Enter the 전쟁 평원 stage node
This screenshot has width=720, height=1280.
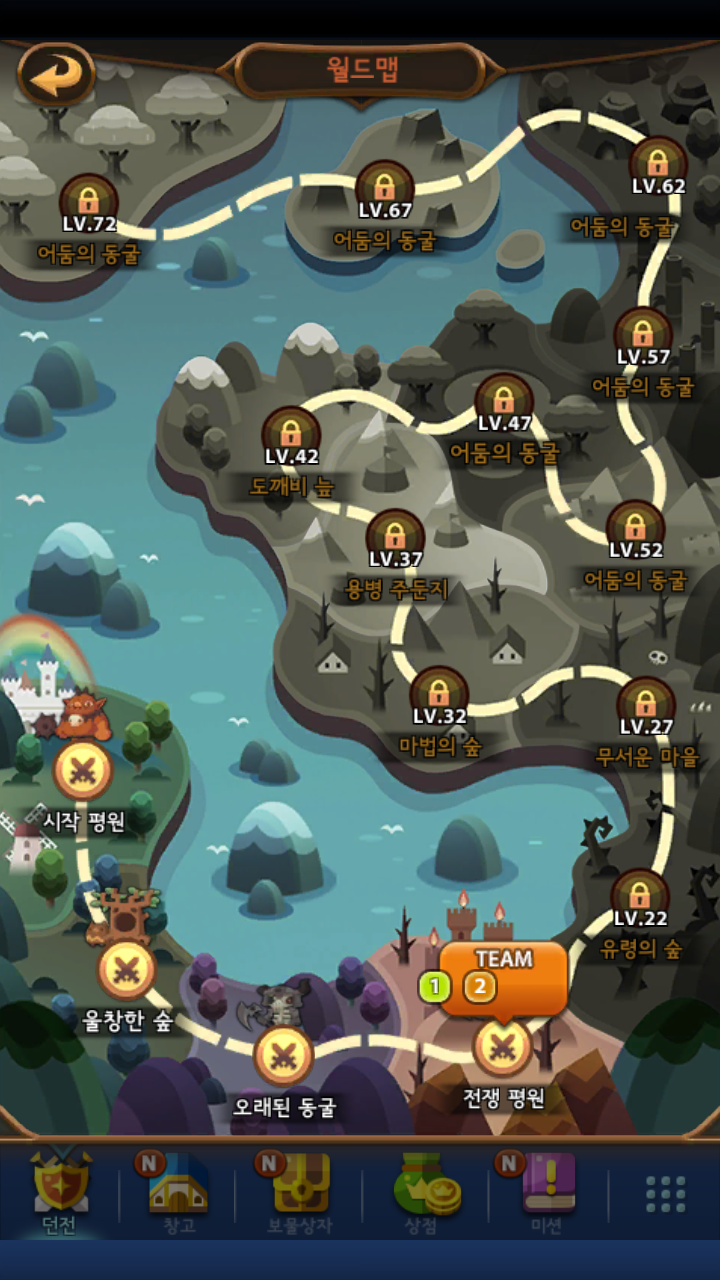coord(502,1047)
